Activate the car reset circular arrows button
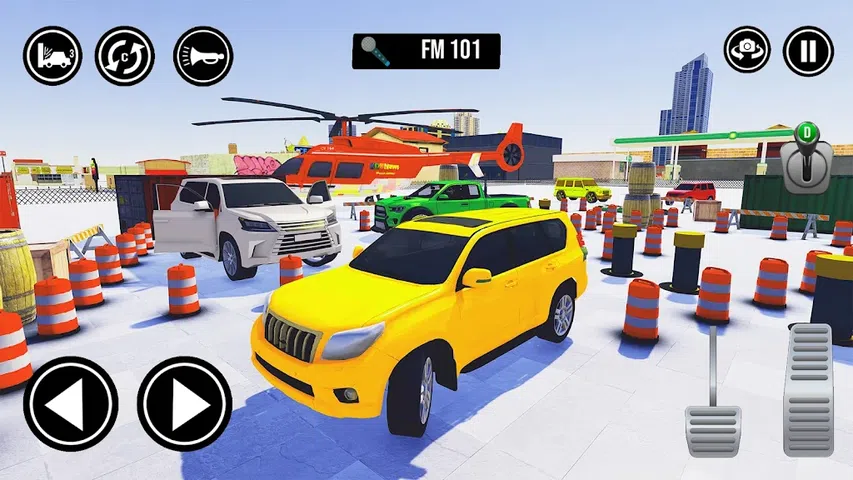Image resolution: width=853 pixels, height=480 pixels. [x=125, y=56]
